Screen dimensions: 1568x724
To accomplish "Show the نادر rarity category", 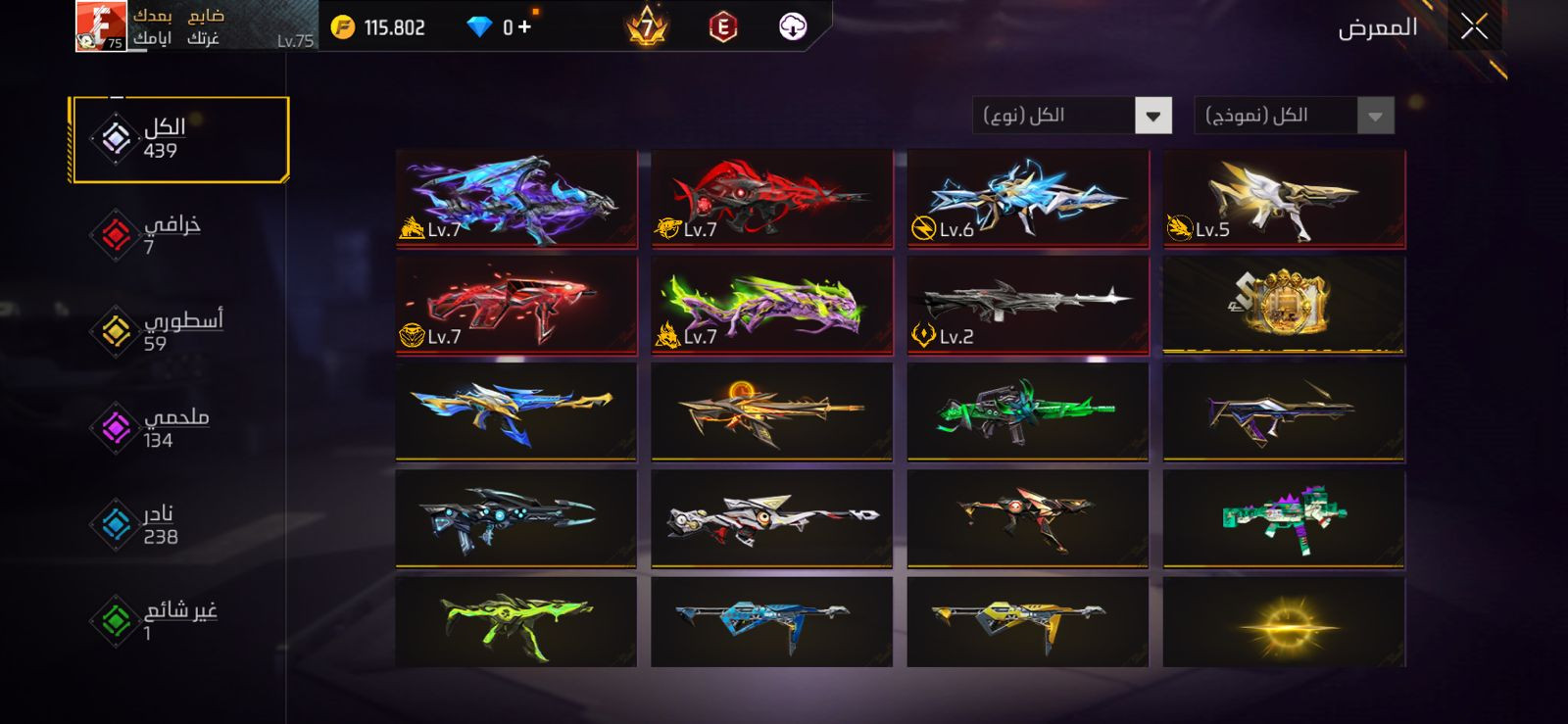I will point(157,524).
